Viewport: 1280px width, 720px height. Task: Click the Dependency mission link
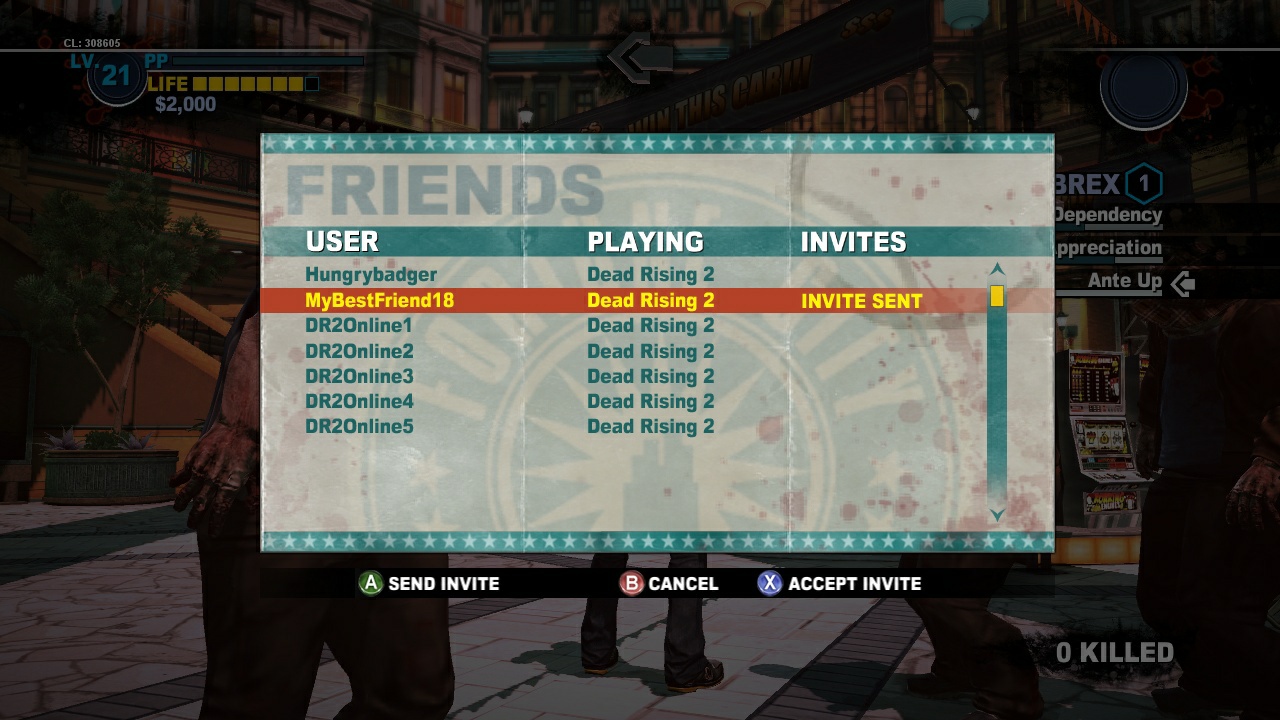(1110, 215)
